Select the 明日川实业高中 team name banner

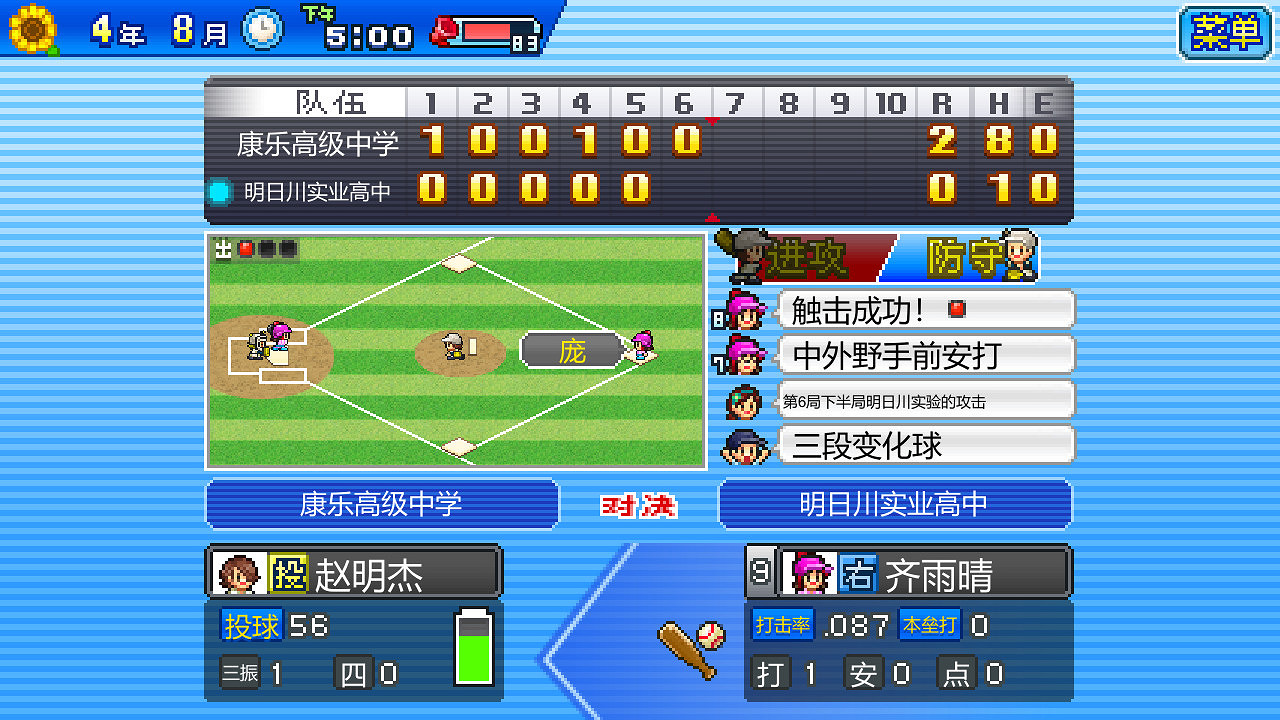[895, 503]
